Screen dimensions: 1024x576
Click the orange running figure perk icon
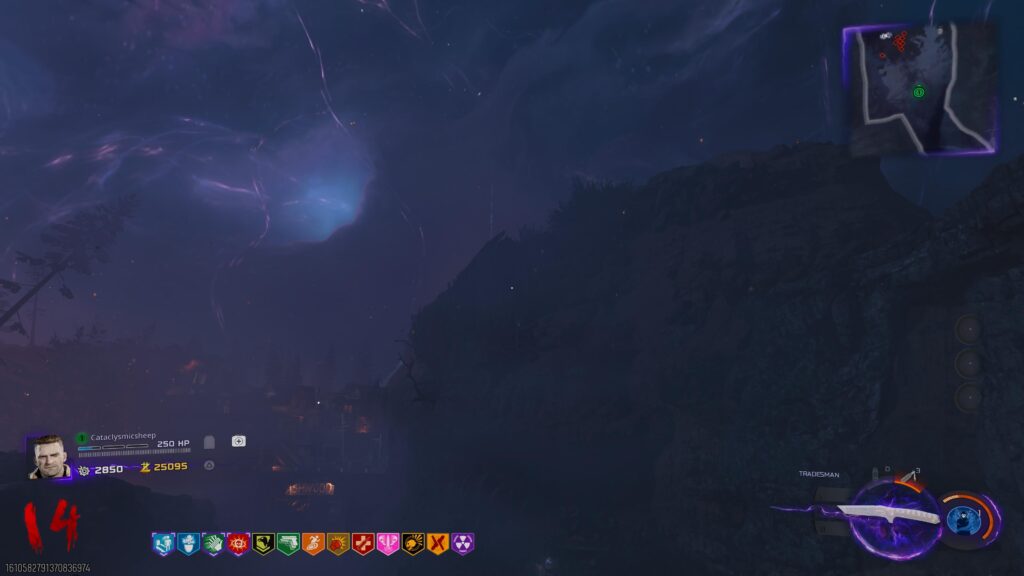click(313, 544)
